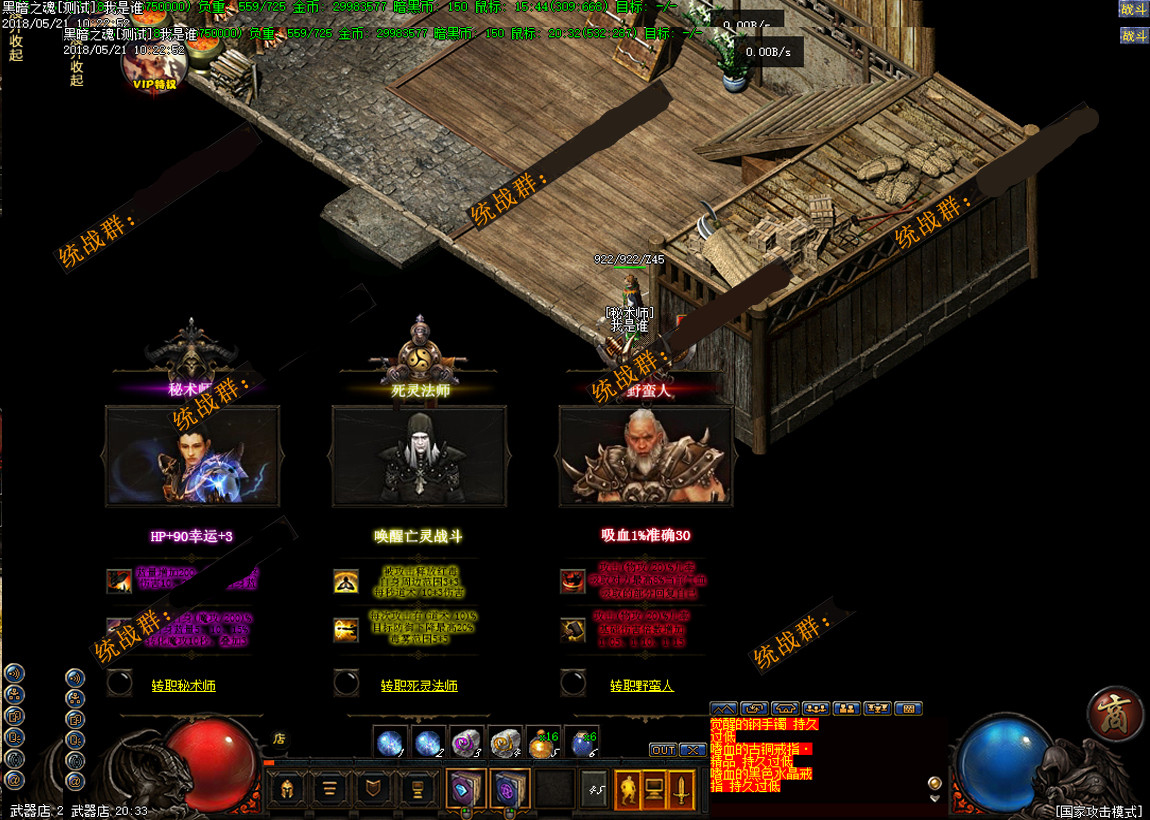This screenshot has width=1150, height=820.
Task: Select the 野蛮人 portrait card
Action: pos(646,456)
